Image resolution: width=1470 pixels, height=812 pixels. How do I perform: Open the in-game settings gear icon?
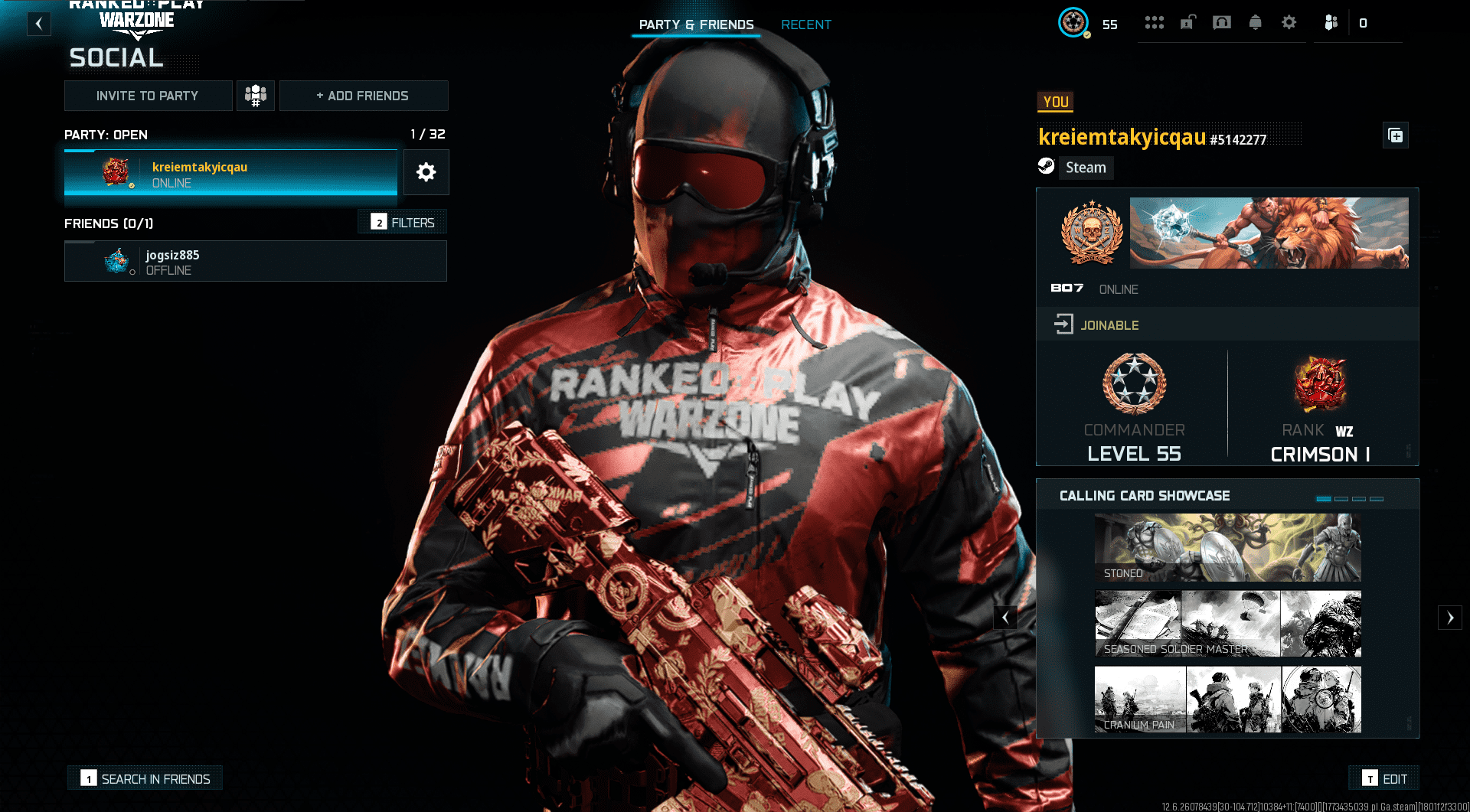tap(1289, 23)
